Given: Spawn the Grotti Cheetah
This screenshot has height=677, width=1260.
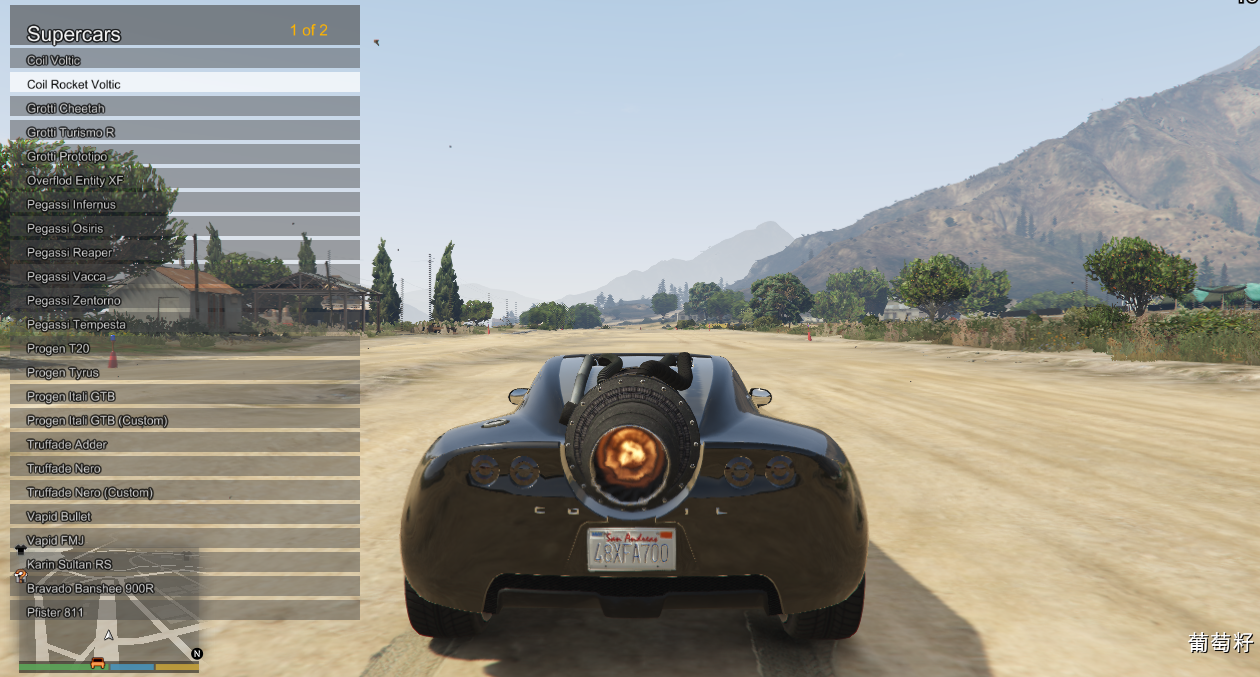Looking at the screenshot, I should tap(185, 108).
